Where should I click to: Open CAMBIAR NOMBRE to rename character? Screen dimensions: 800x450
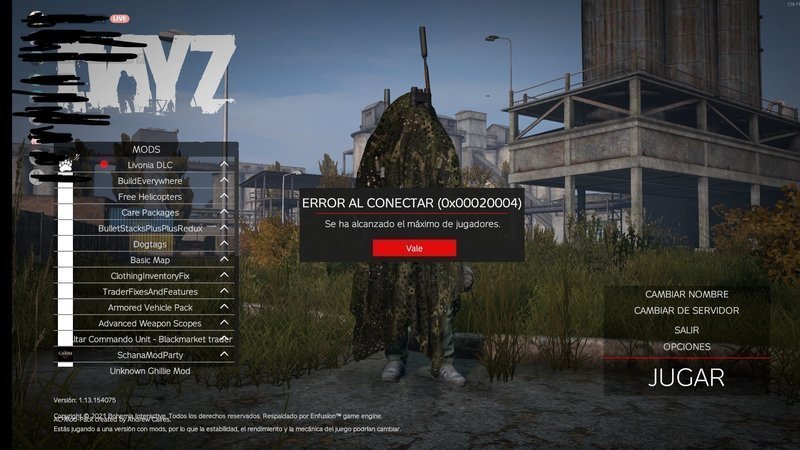click(x=686, y=294)
